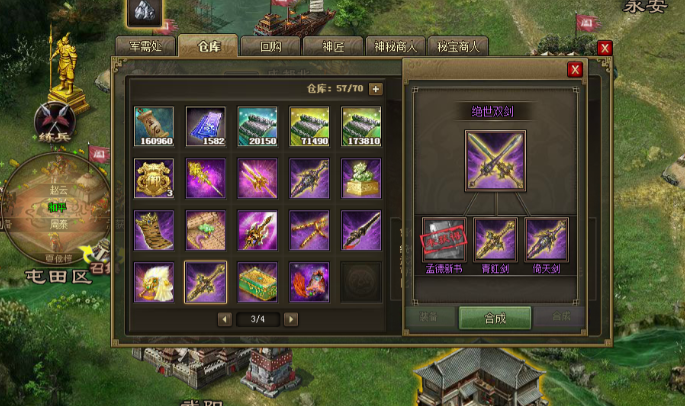Open the 练兵 troop training icon

tap(50, 117)
